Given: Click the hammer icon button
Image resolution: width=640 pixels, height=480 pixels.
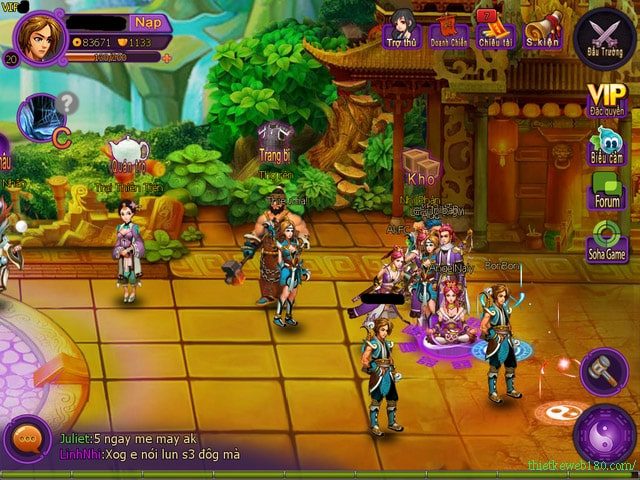Looking at the screenshot, I should pyautogui.click(x=603, y=369).
